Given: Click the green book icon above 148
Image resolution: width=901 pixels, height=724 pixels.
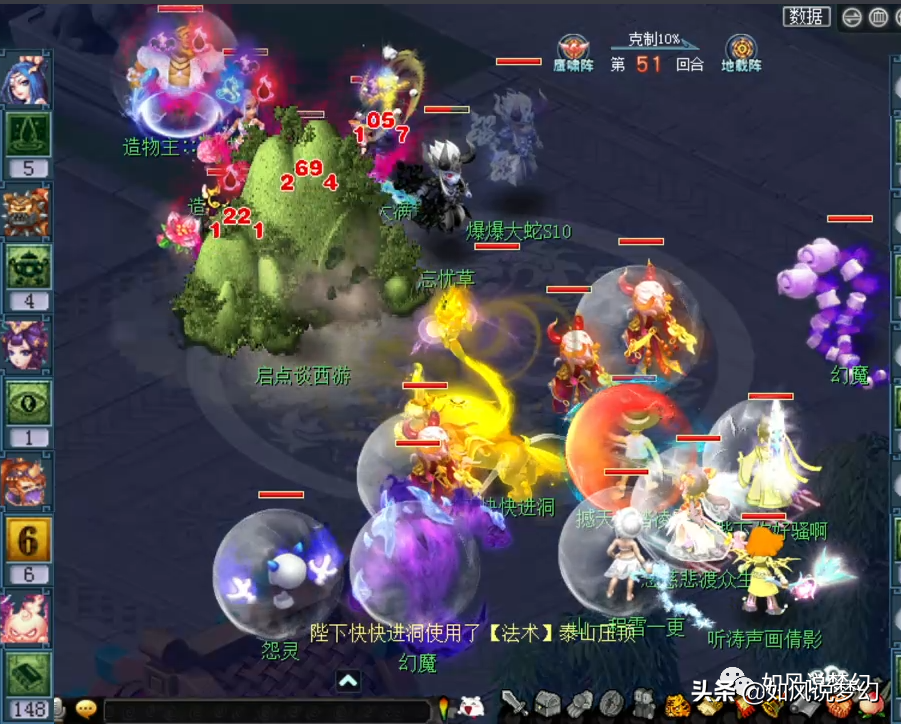Looking at the screenshot, I should click(27, 673).
